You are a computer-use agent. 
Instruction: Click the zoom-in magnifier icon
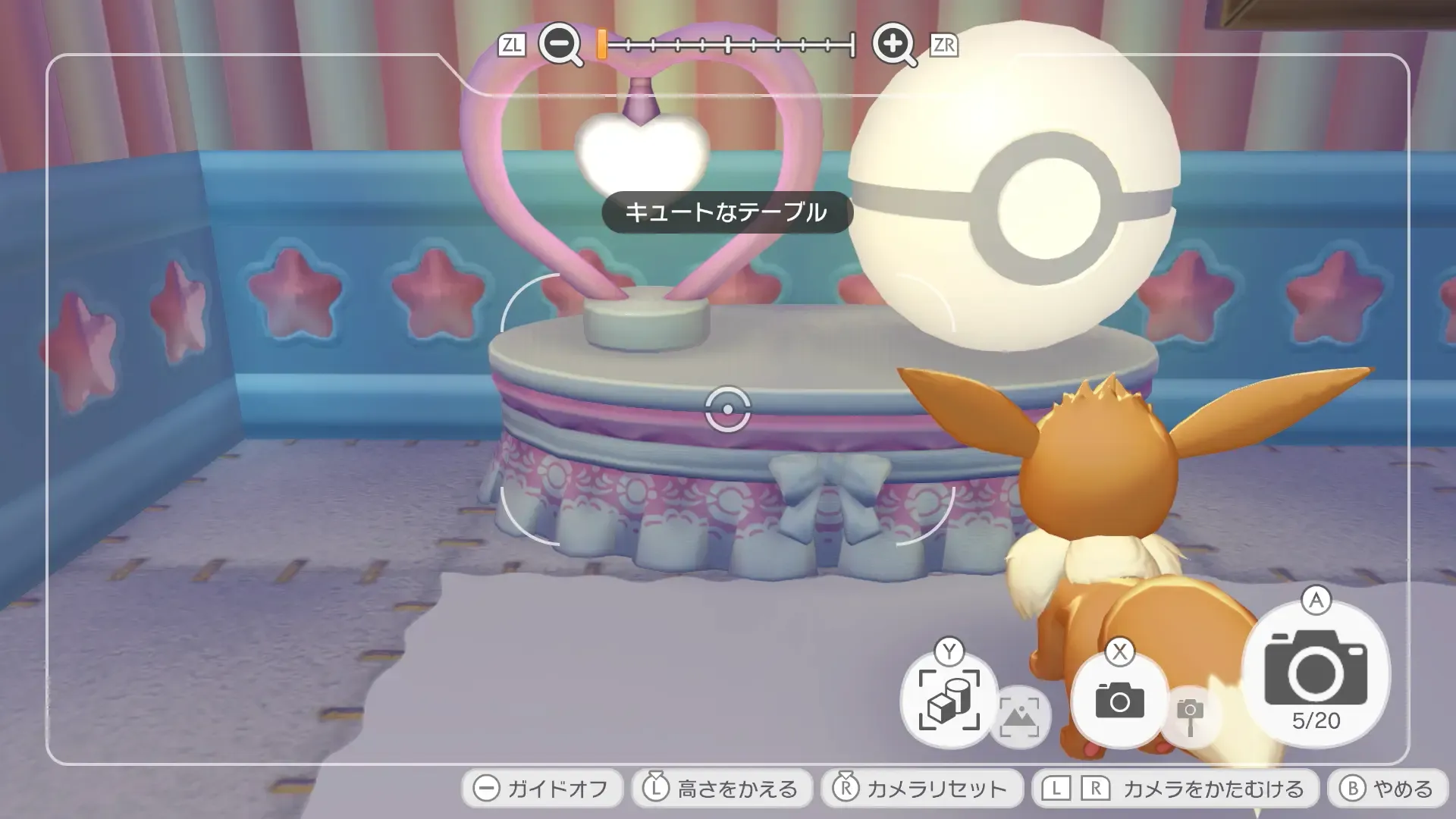(896, 46)
